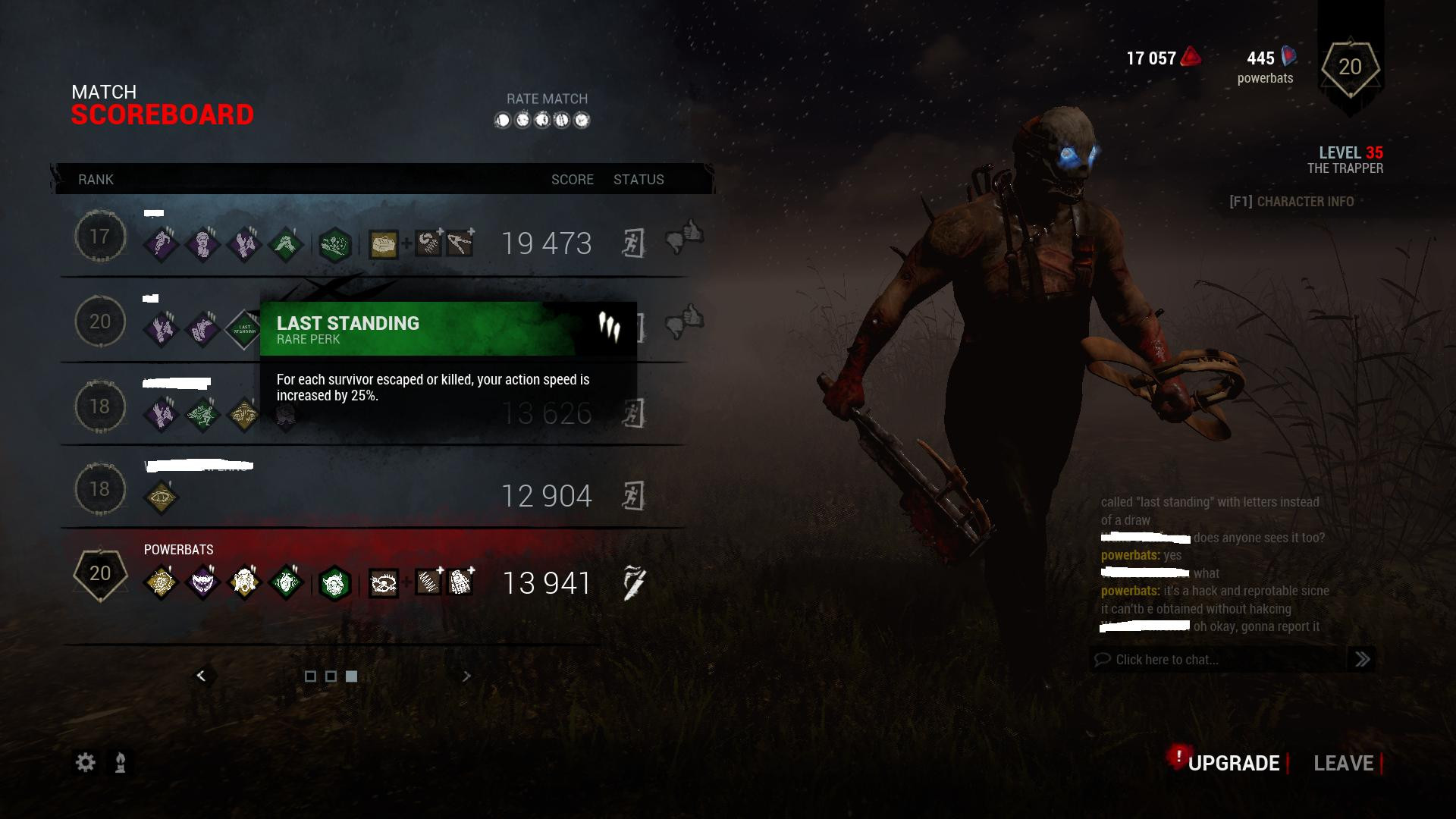
Task: Go to the previous scoreboard page
Action: [201, 676]
